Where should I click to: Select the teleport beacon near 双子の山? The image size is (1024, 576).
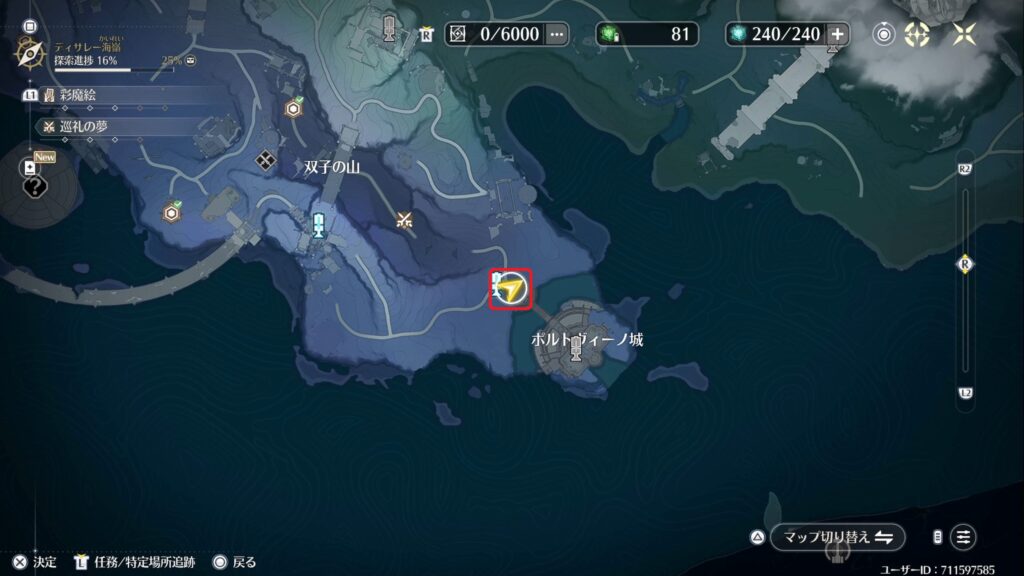tap(319, 223)
